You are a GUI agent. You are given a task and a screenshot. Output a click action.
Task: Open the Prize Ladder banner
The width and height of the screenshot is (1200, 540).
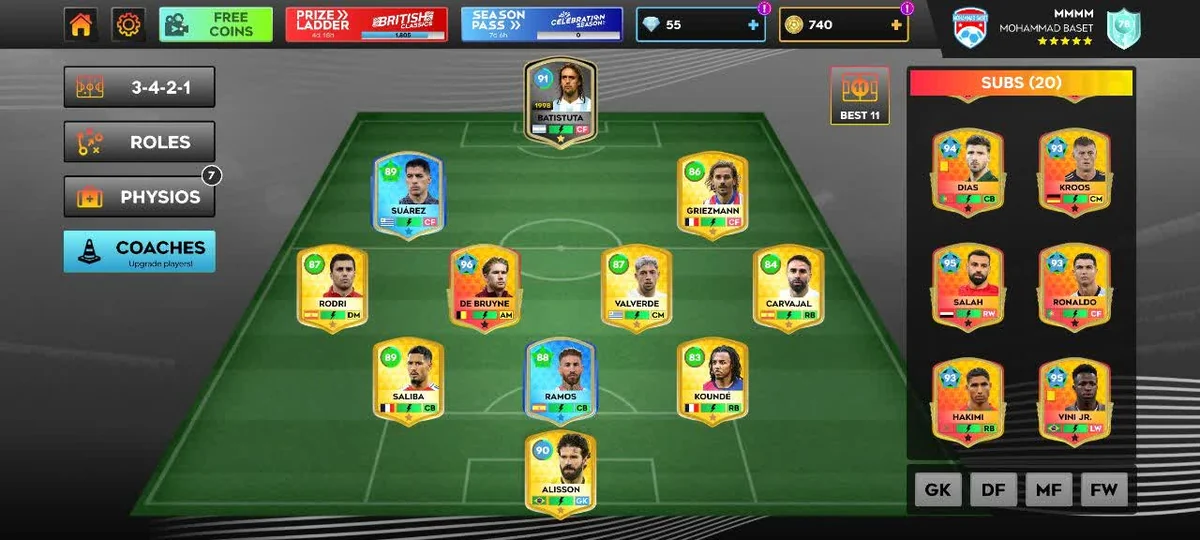[x=366, y=25]
